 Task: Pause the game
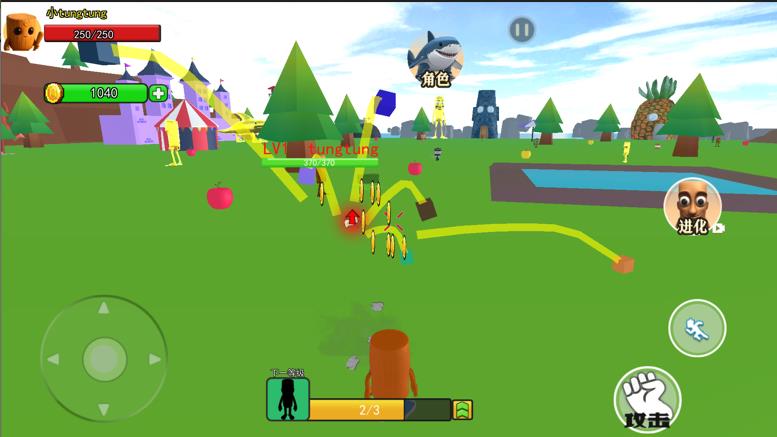521,30
